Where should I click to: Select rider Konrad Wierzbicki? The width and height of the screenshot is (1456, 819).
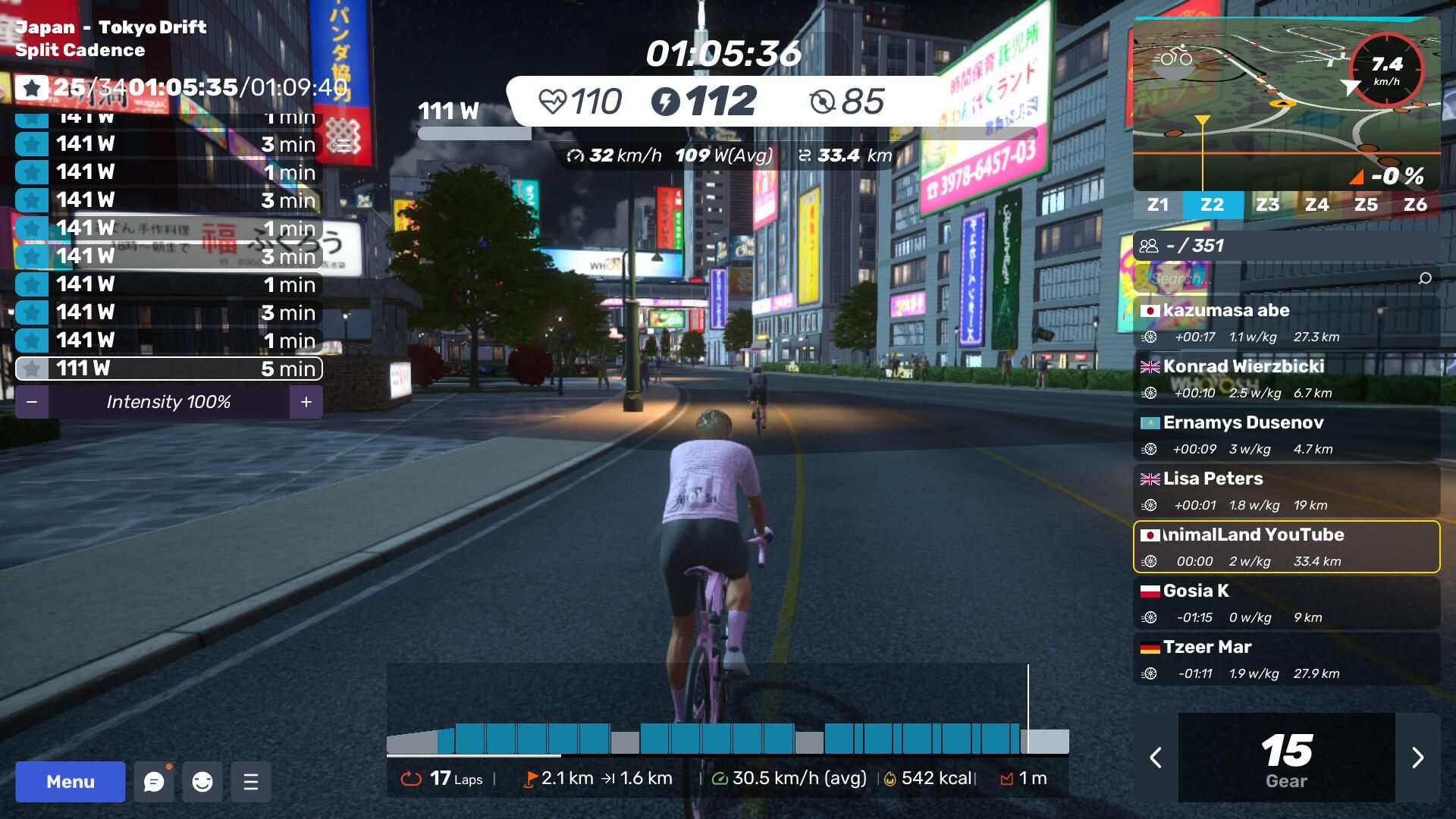coord(1286,378)
